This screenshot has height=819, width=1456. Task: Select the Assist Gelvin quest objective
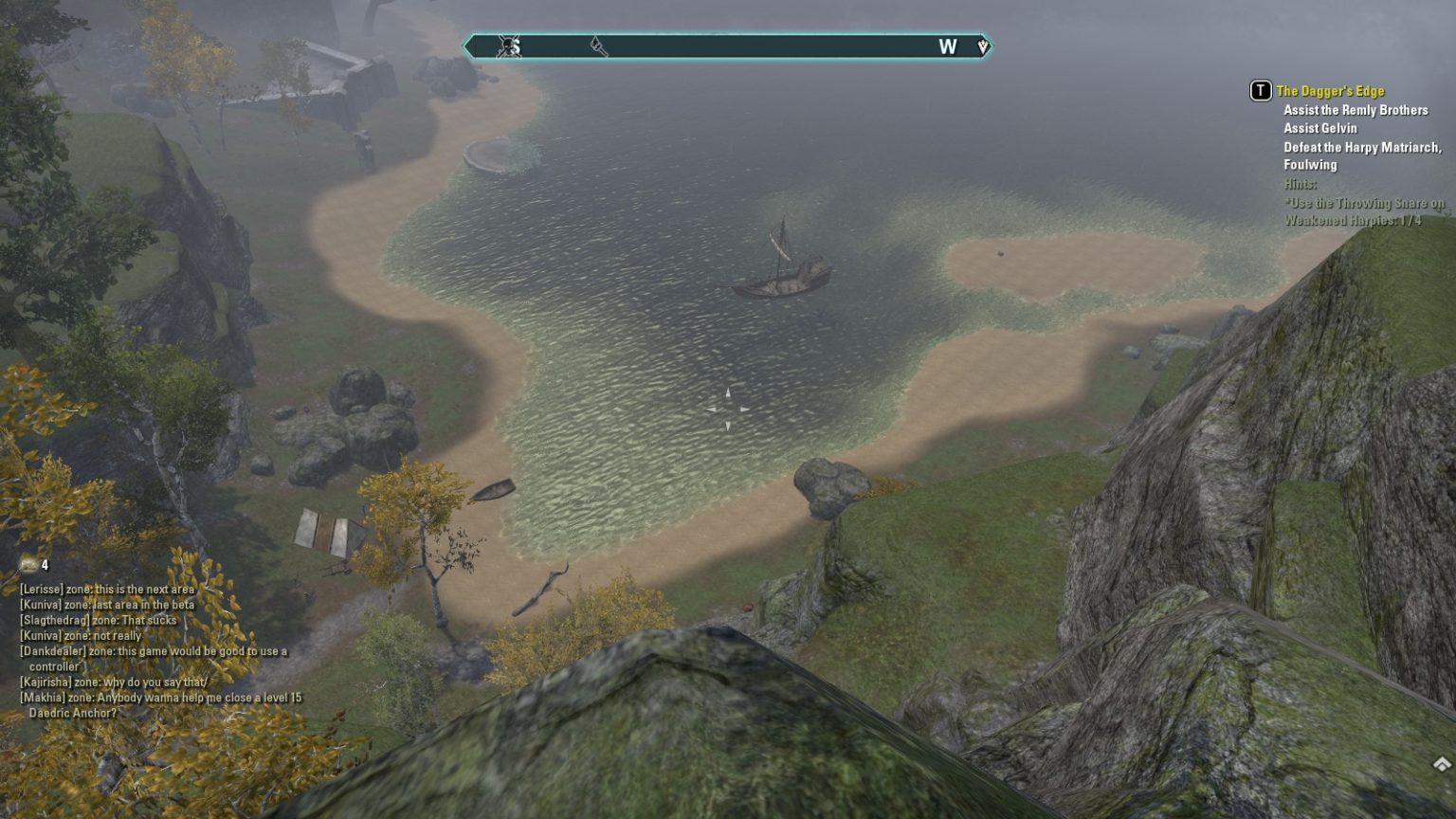point(1322,128)
